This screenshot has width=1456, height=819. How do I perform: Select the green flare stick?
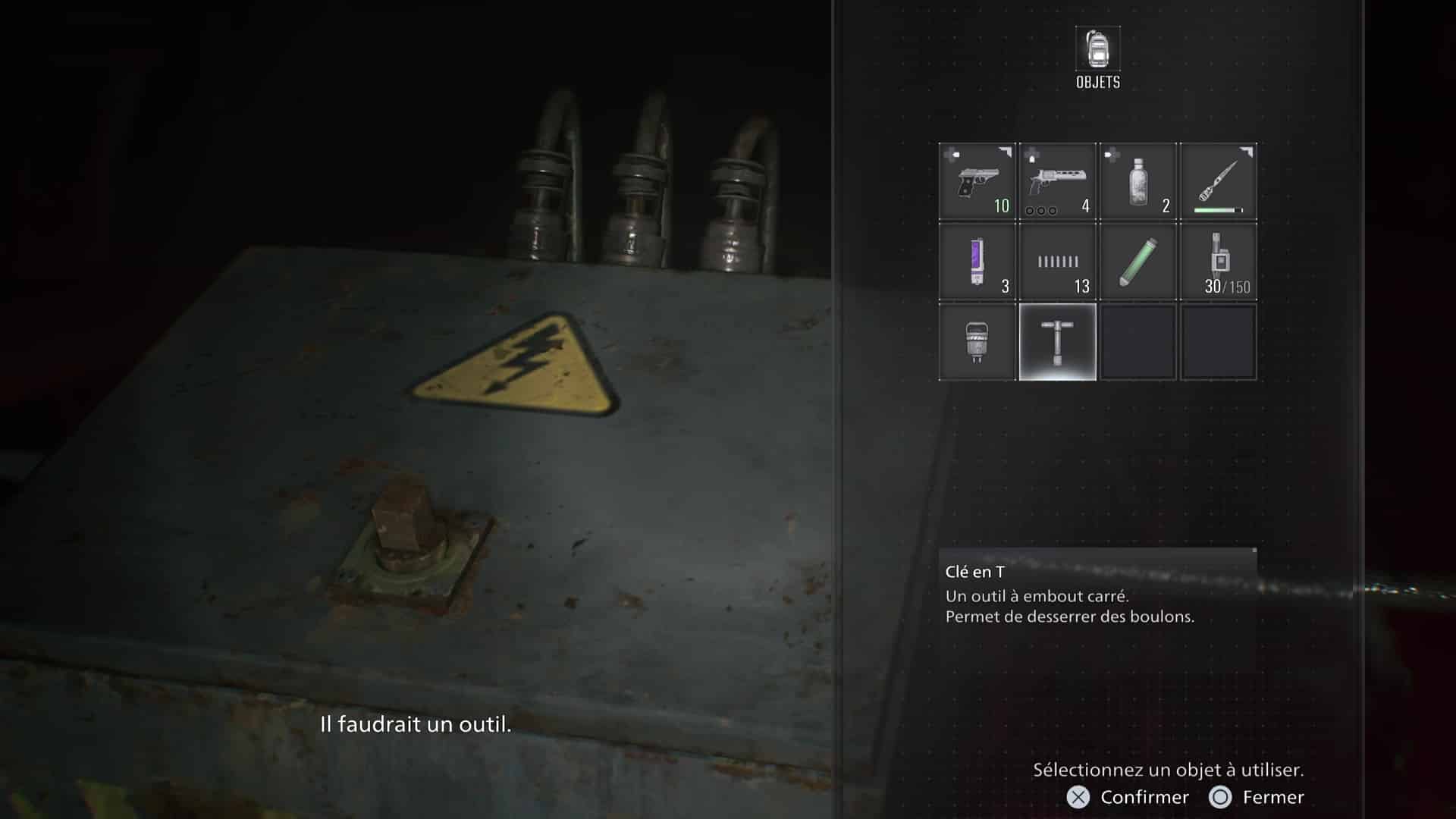1138,262
